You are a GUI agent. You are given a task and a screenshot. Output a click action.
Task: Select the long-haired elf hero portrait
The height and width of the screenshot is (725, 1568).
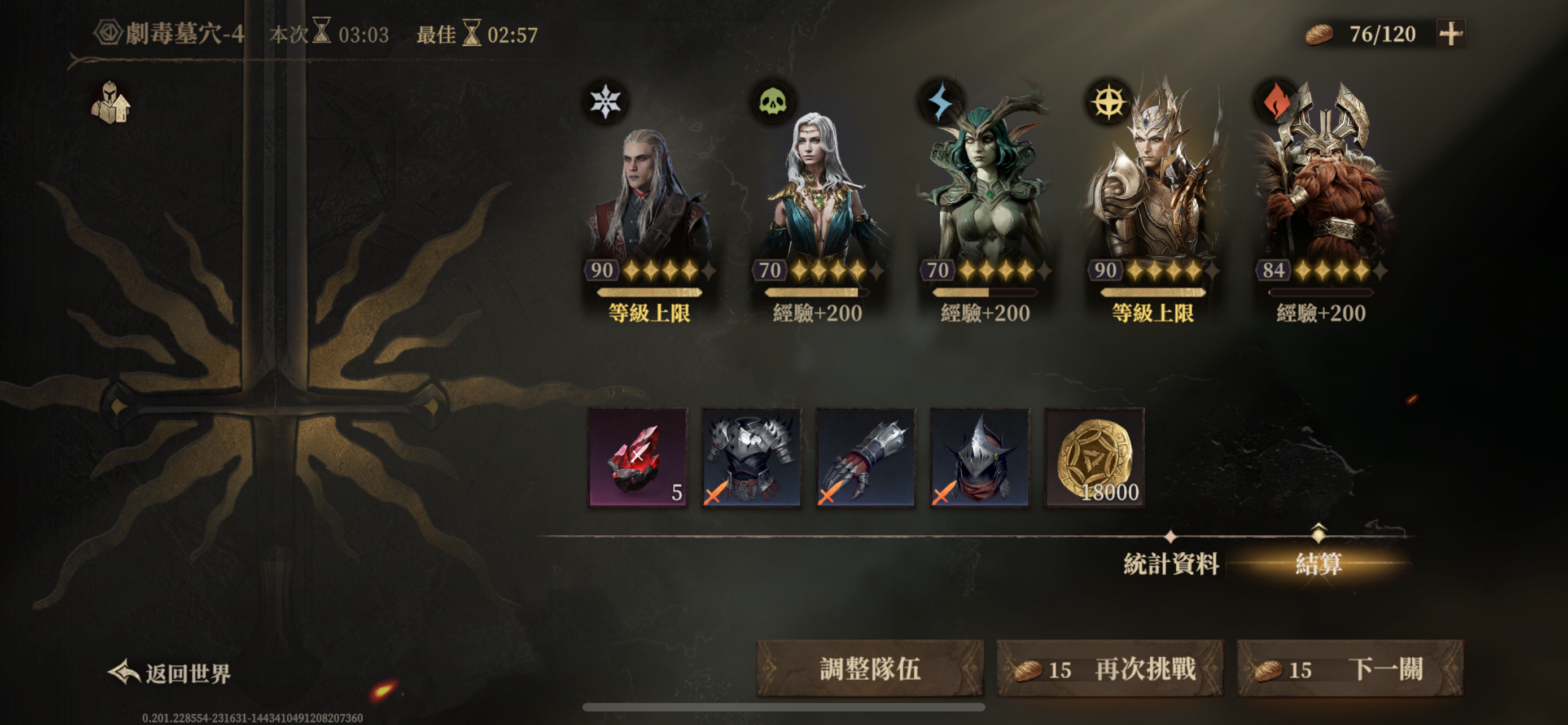(x=649, y=195)
